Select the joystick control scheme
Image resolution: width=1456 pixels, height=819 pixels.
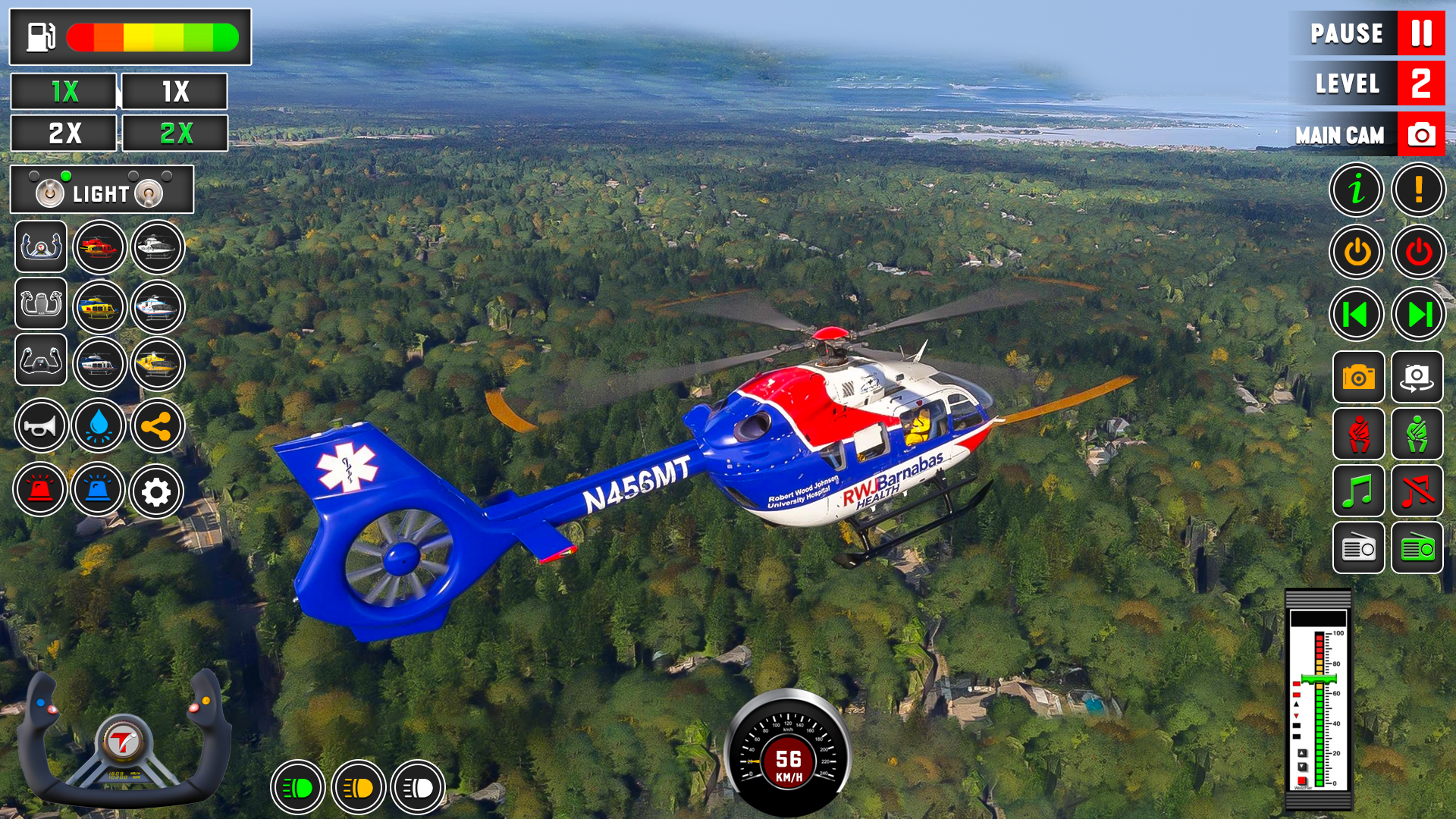[40, 307]
